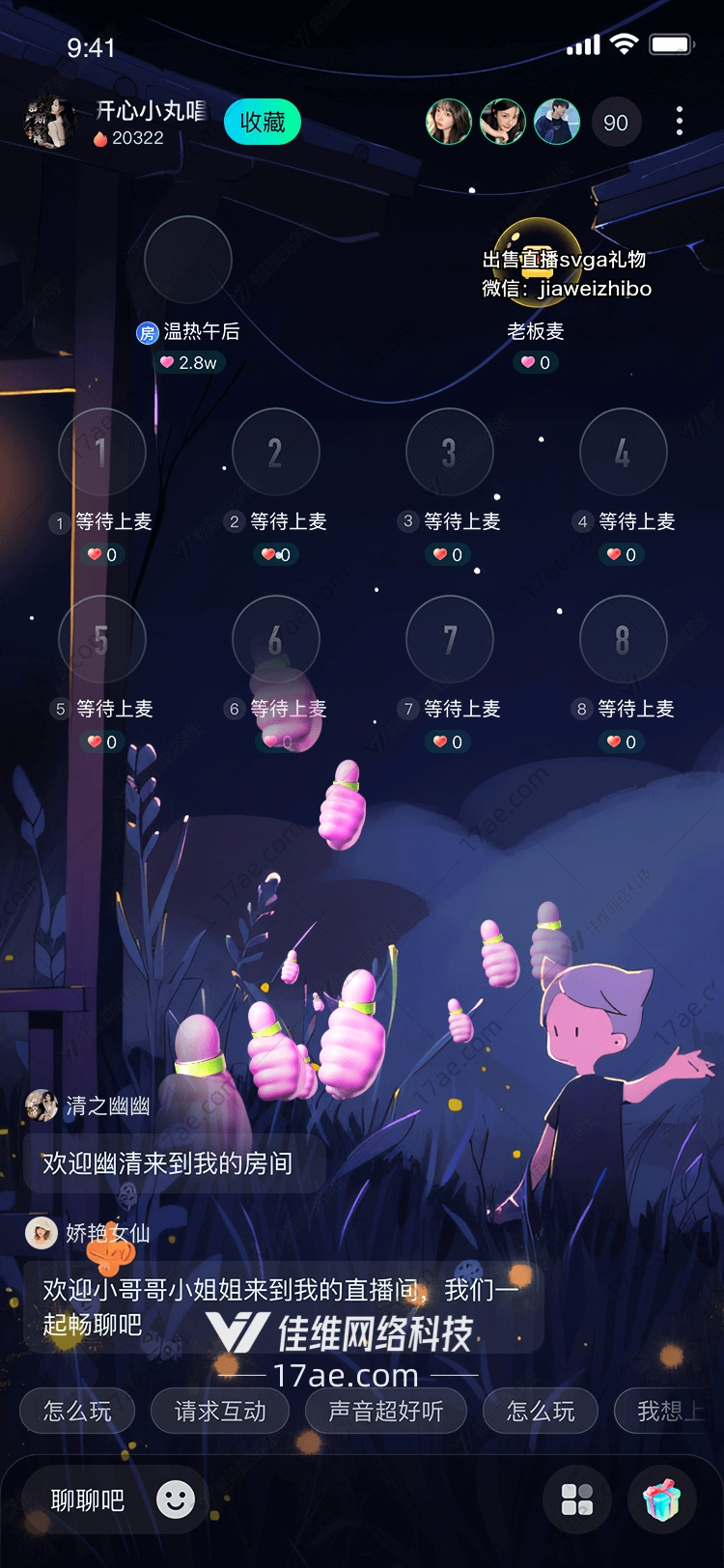724x1568 pixels.
Task: Open the host avatar profile 开心小丸
Action: coord(48,123)
